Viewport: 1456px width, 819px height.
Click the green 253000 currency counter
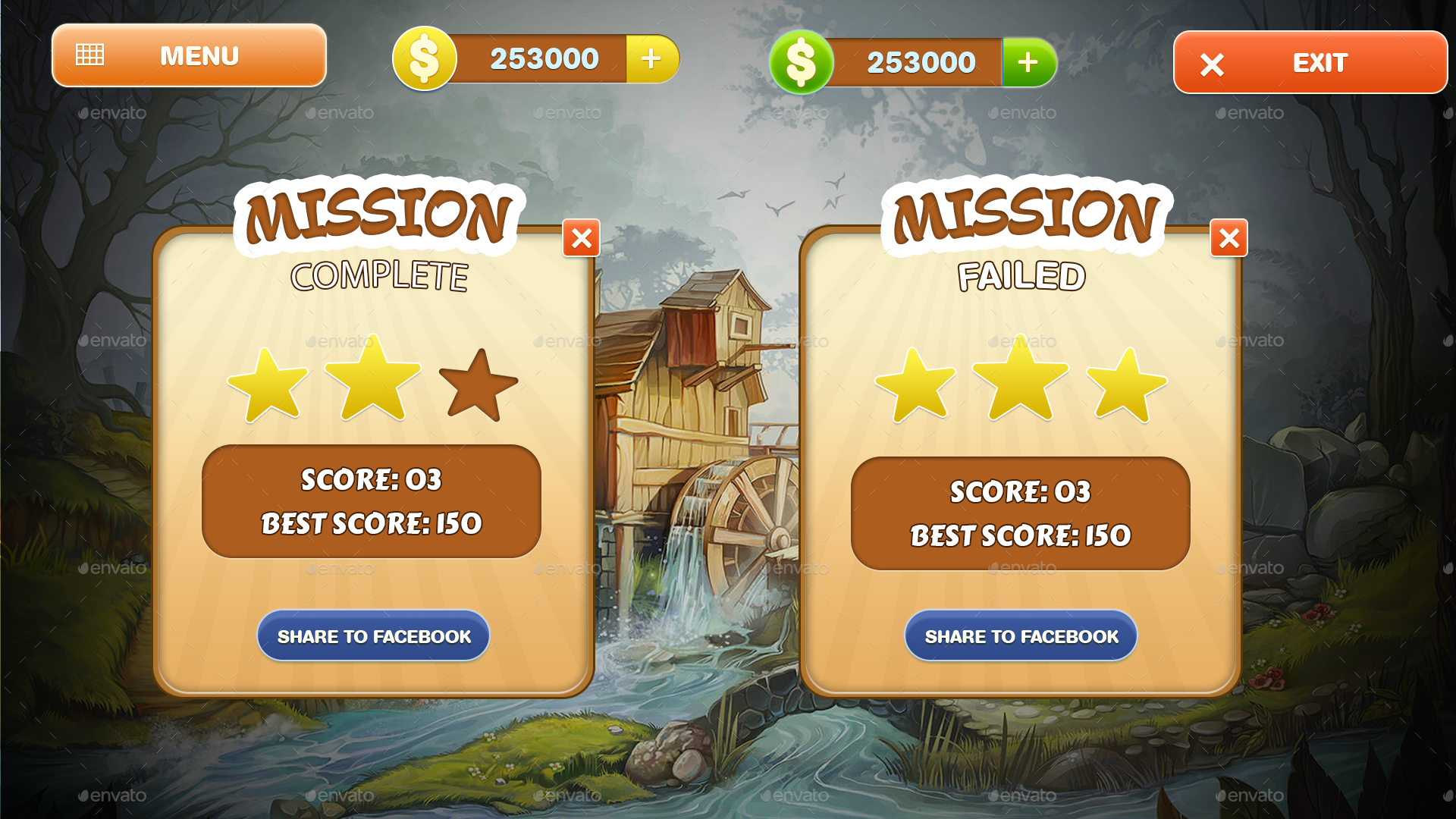click(921, 63)
